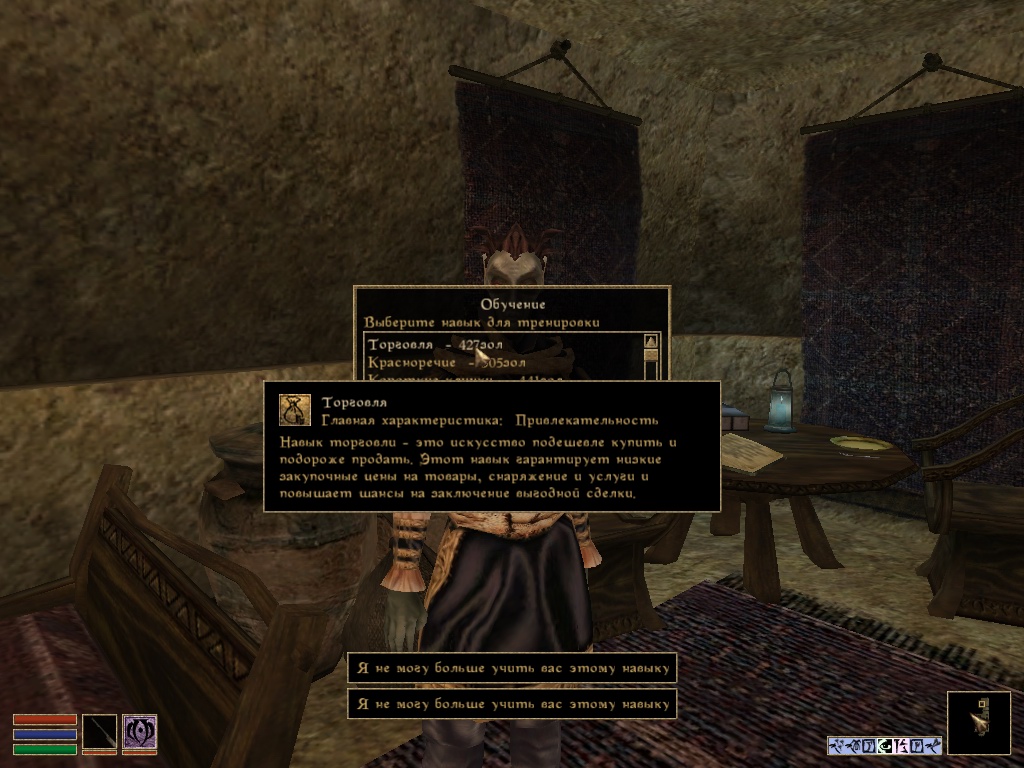Screen dimensions: 1024x768
Task: Open the purple active spell icon
Action: [139, 733]
